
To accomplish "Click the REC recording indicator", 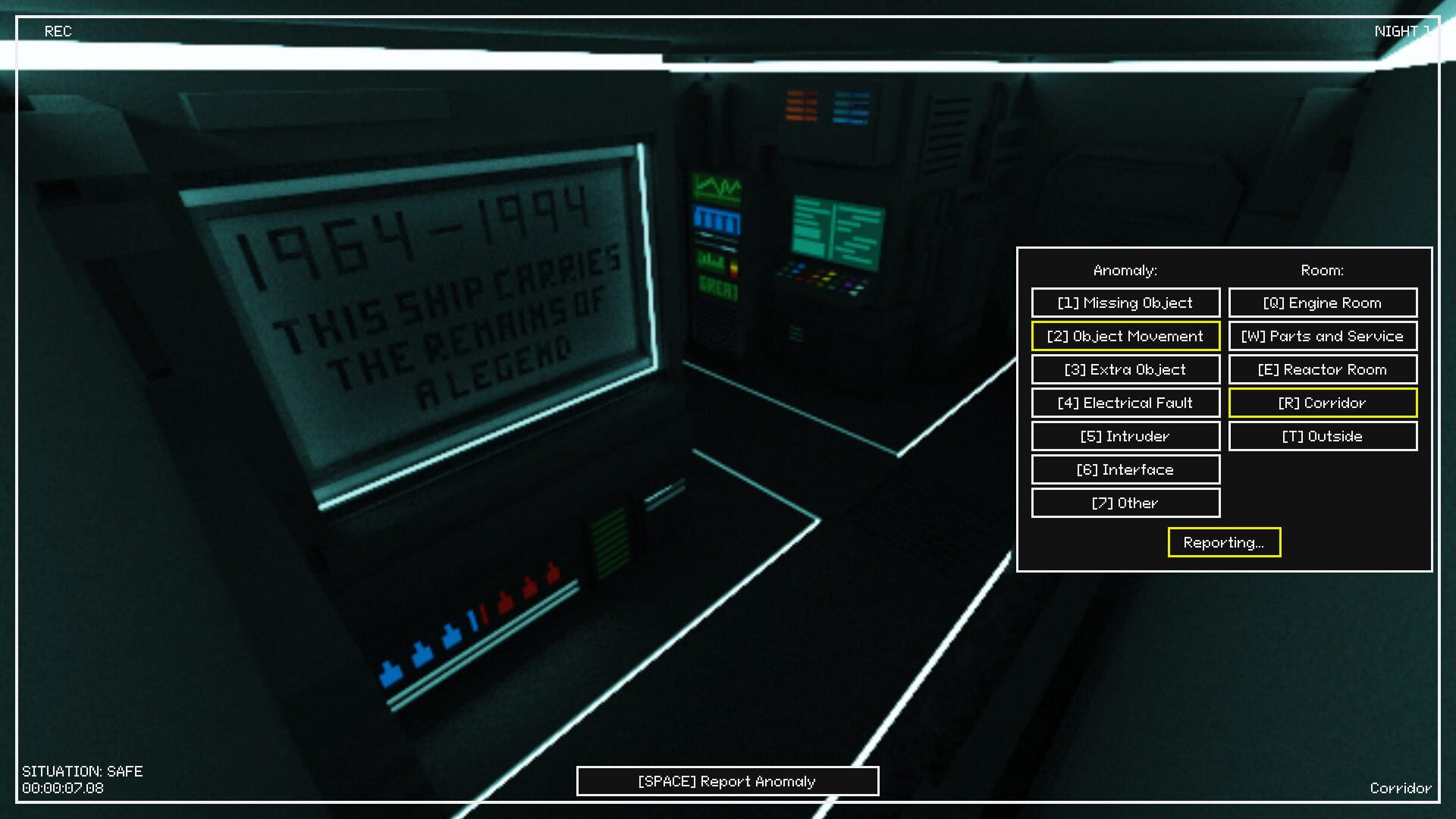I will coord(58,31).
